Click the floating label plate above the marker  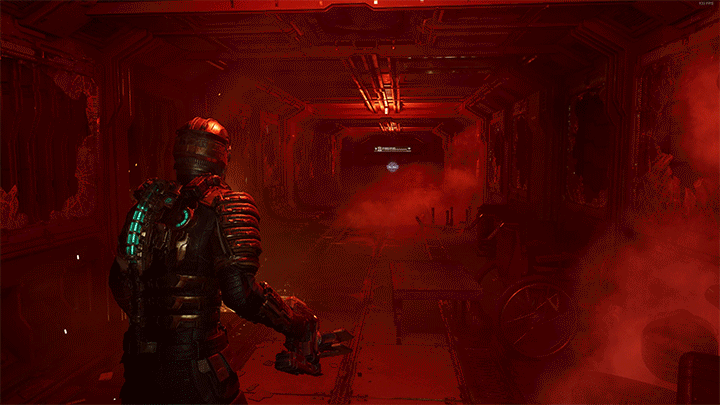394,149
